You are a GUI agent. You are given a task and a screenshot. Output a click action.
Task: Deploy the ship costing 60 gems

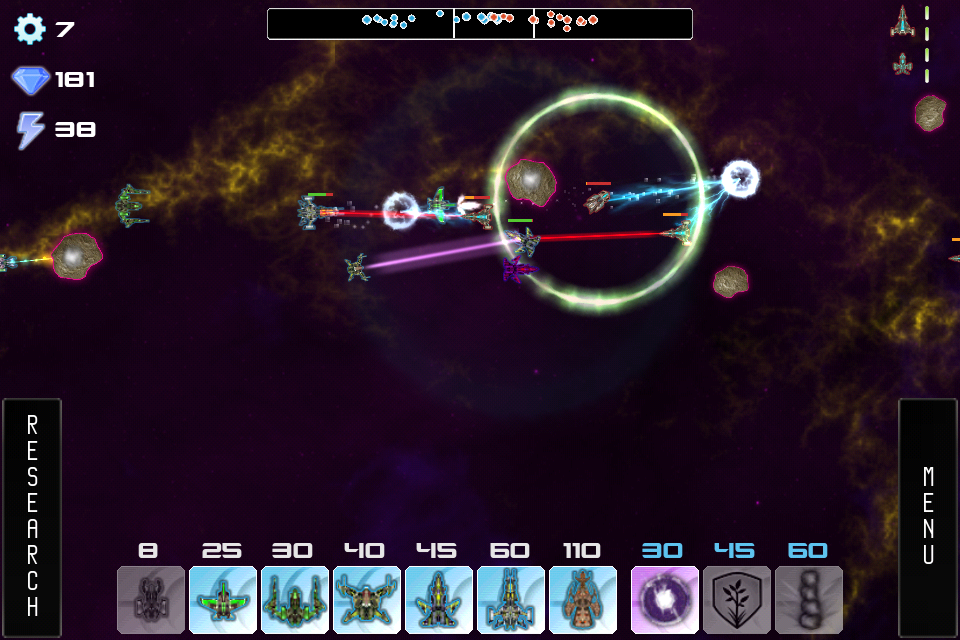[511, 600]
